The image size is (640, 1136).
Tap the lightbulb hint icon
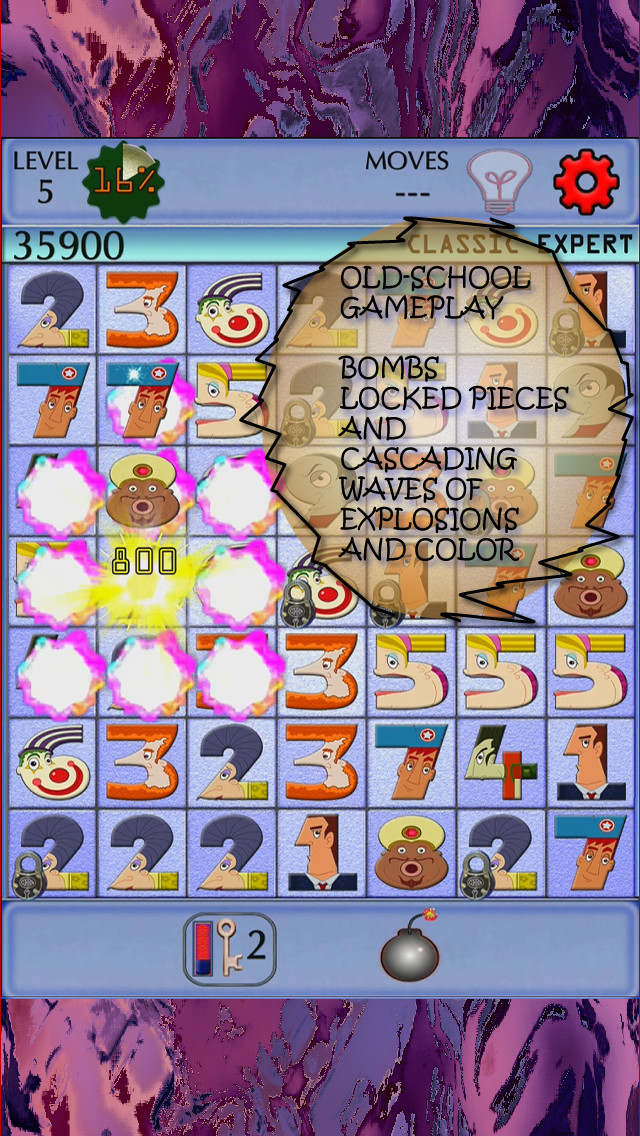497,181
